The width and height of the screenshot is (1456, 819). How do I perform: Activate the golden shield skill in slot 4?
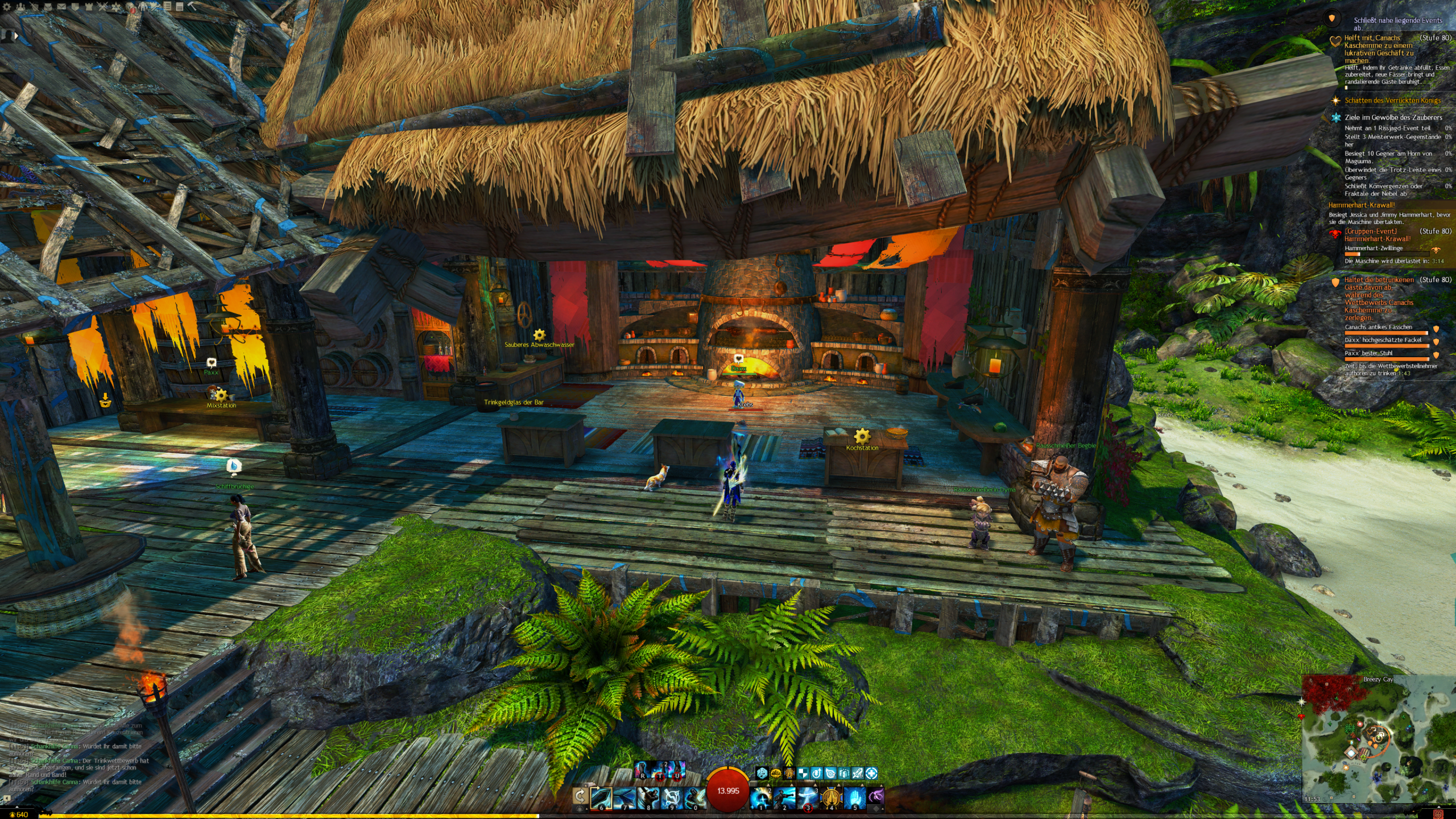pyautogui.click(x=832, y=798)
